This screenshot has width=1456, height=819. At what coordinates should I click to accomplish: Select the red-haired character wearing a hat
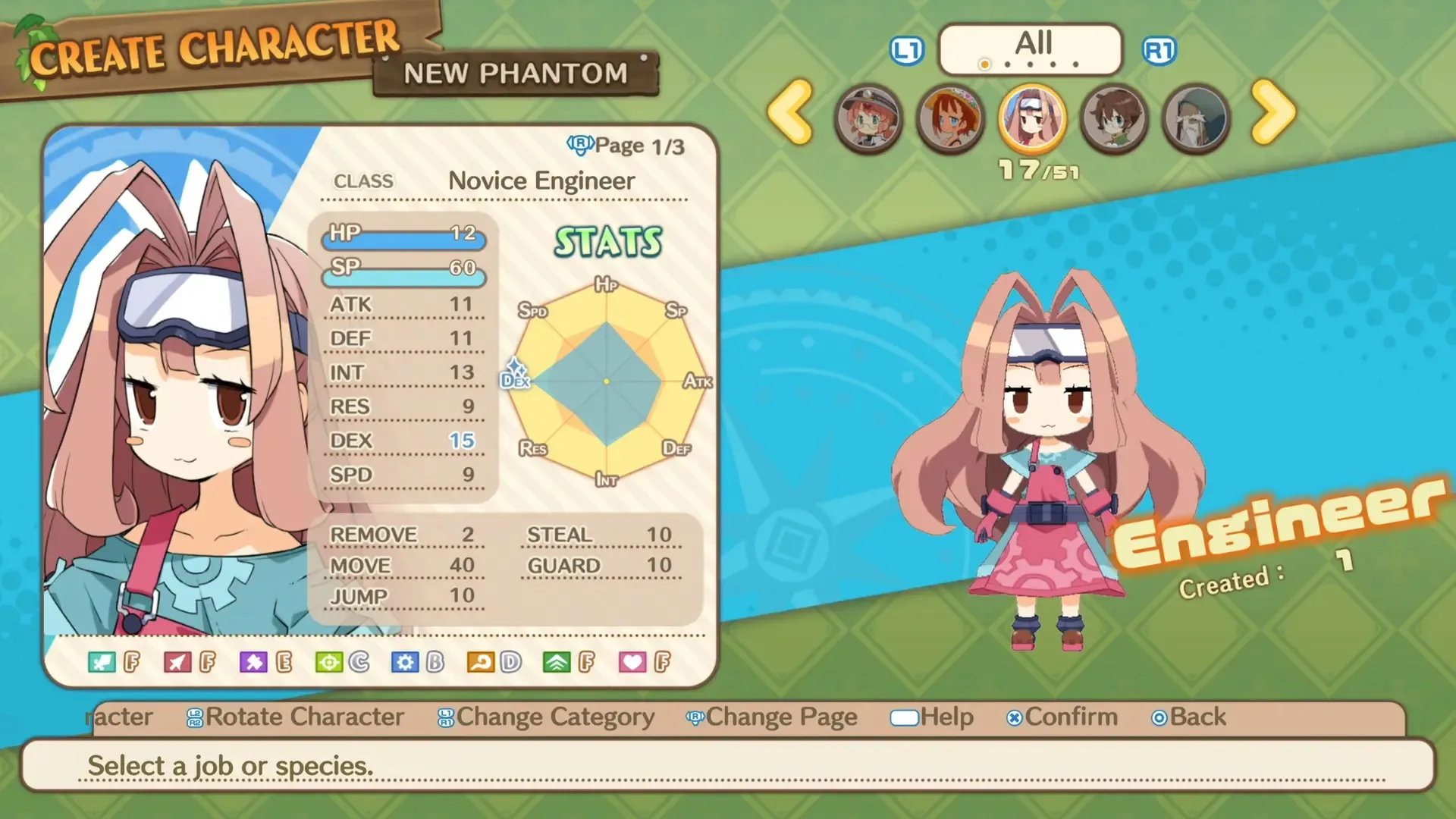pyautogui.click(x=868, y=118)
